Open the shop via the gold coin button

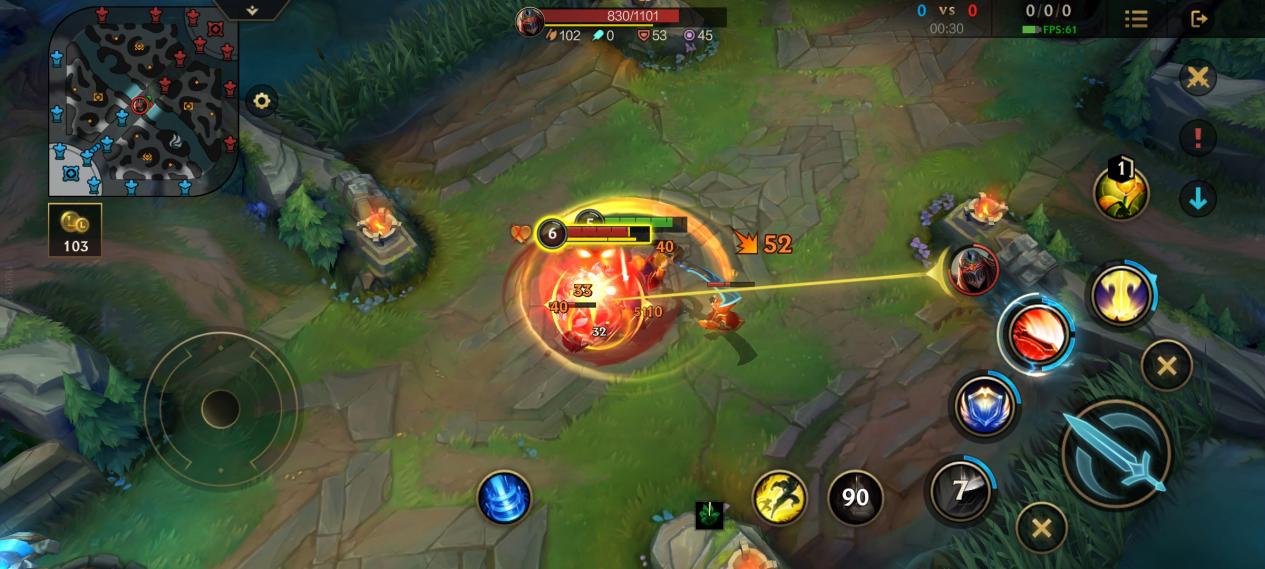point(75,231)
